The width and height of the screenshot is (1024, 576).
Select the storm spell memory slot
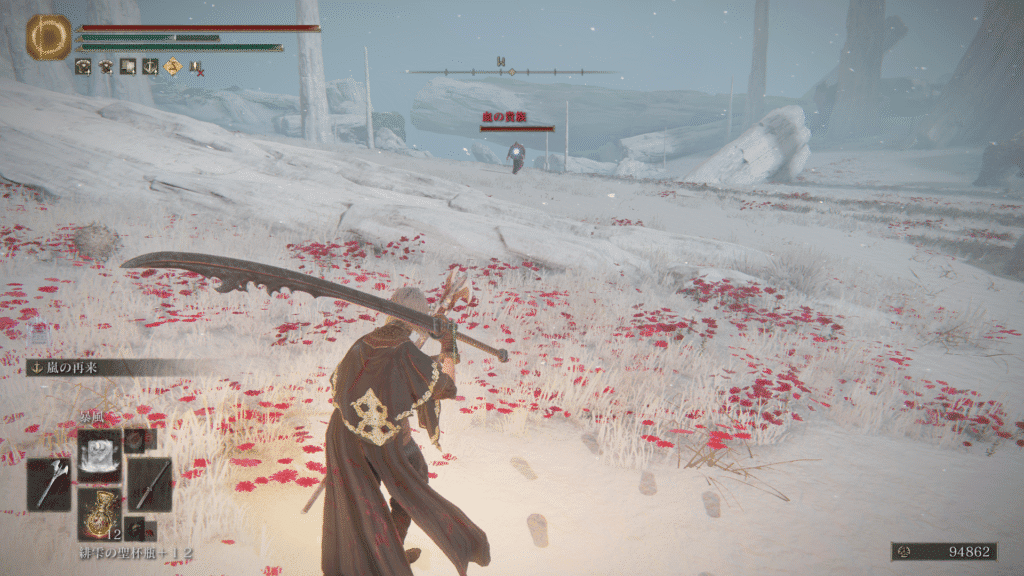99,452
